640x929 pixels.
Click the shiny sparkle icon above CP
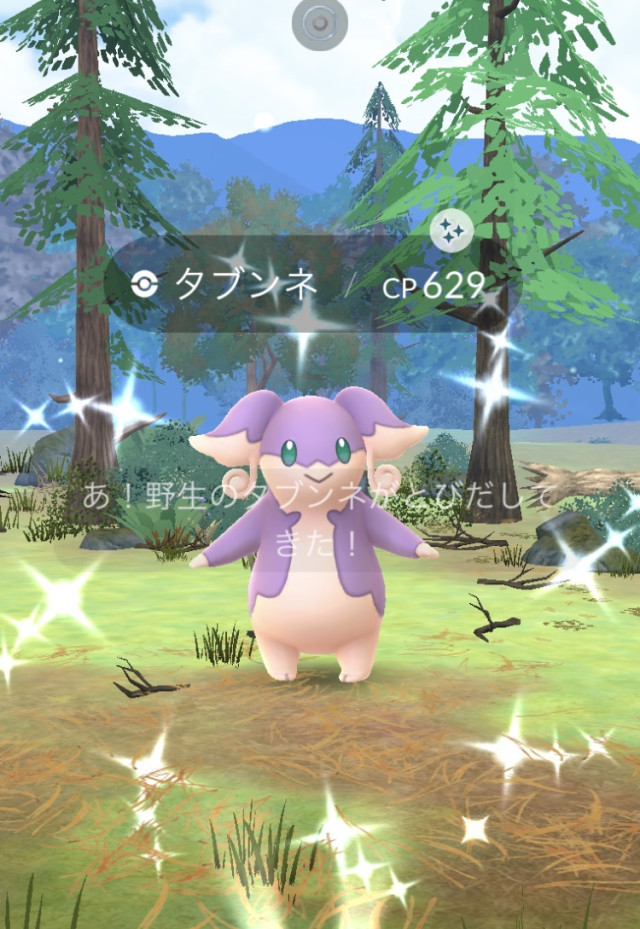[451, 232]
